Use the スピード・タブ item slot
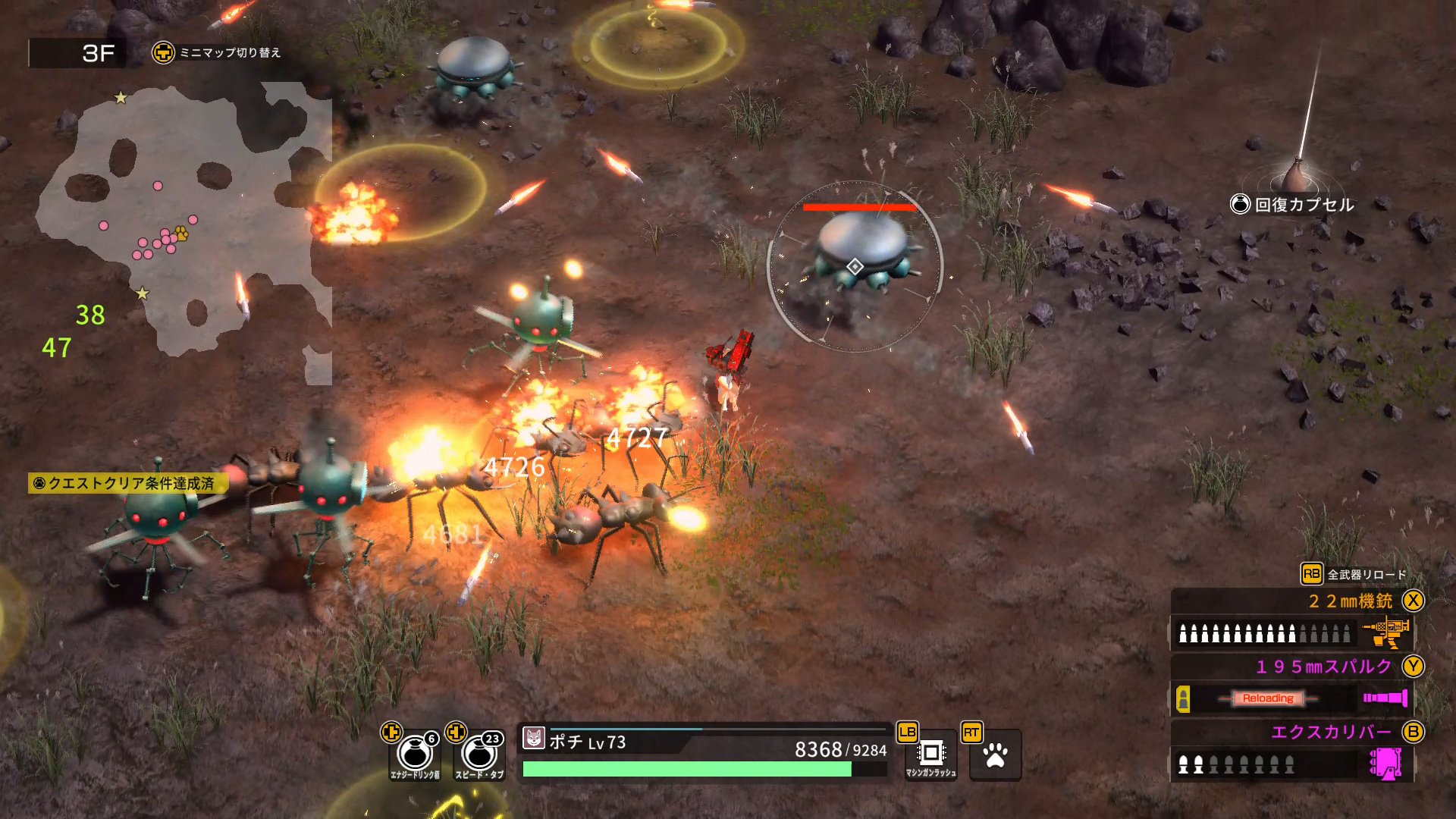The height and width of the screenshot is (819, 1456). [x=479, y=755]
